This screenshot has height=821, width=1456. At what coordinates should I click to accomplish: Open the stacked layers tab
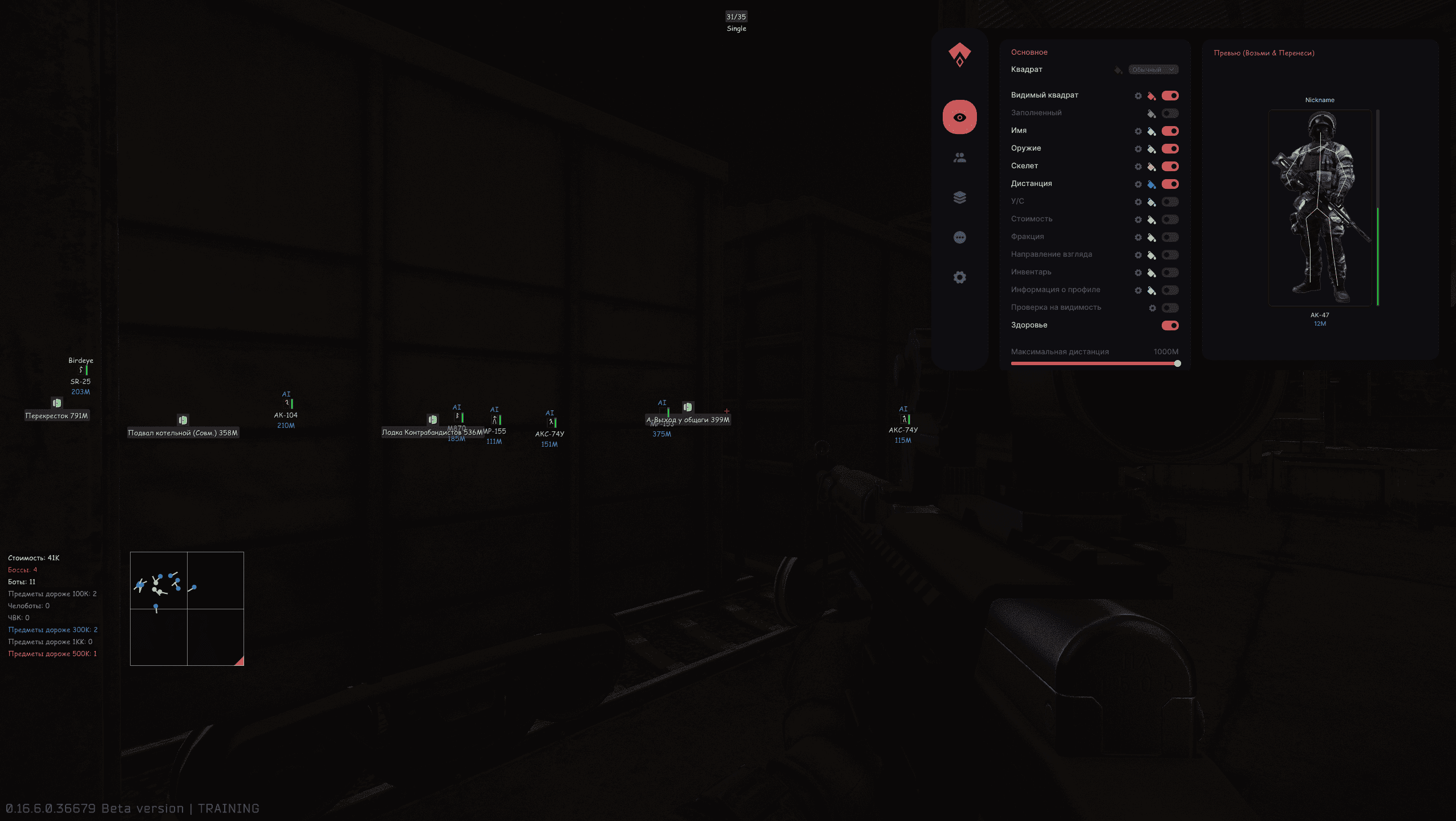click(x=959, y=197)
